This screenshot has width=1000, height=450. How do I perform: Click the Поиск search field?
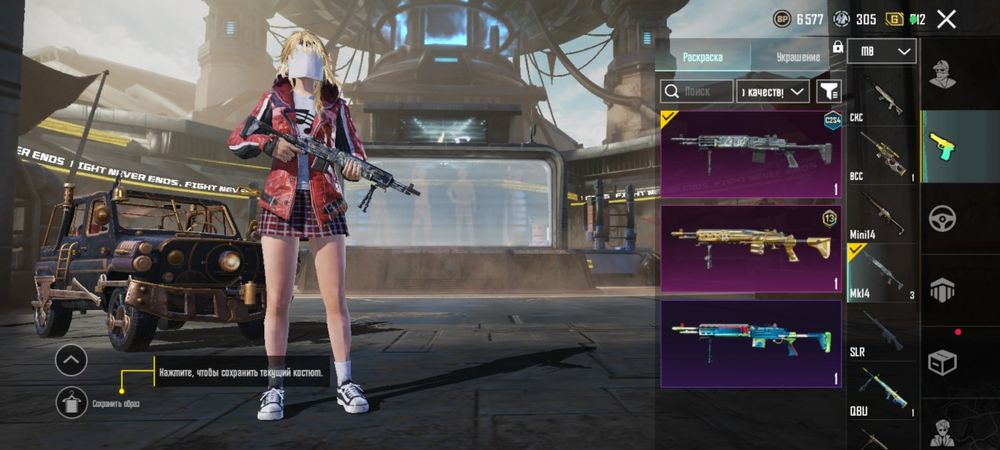tap(696, 92)
